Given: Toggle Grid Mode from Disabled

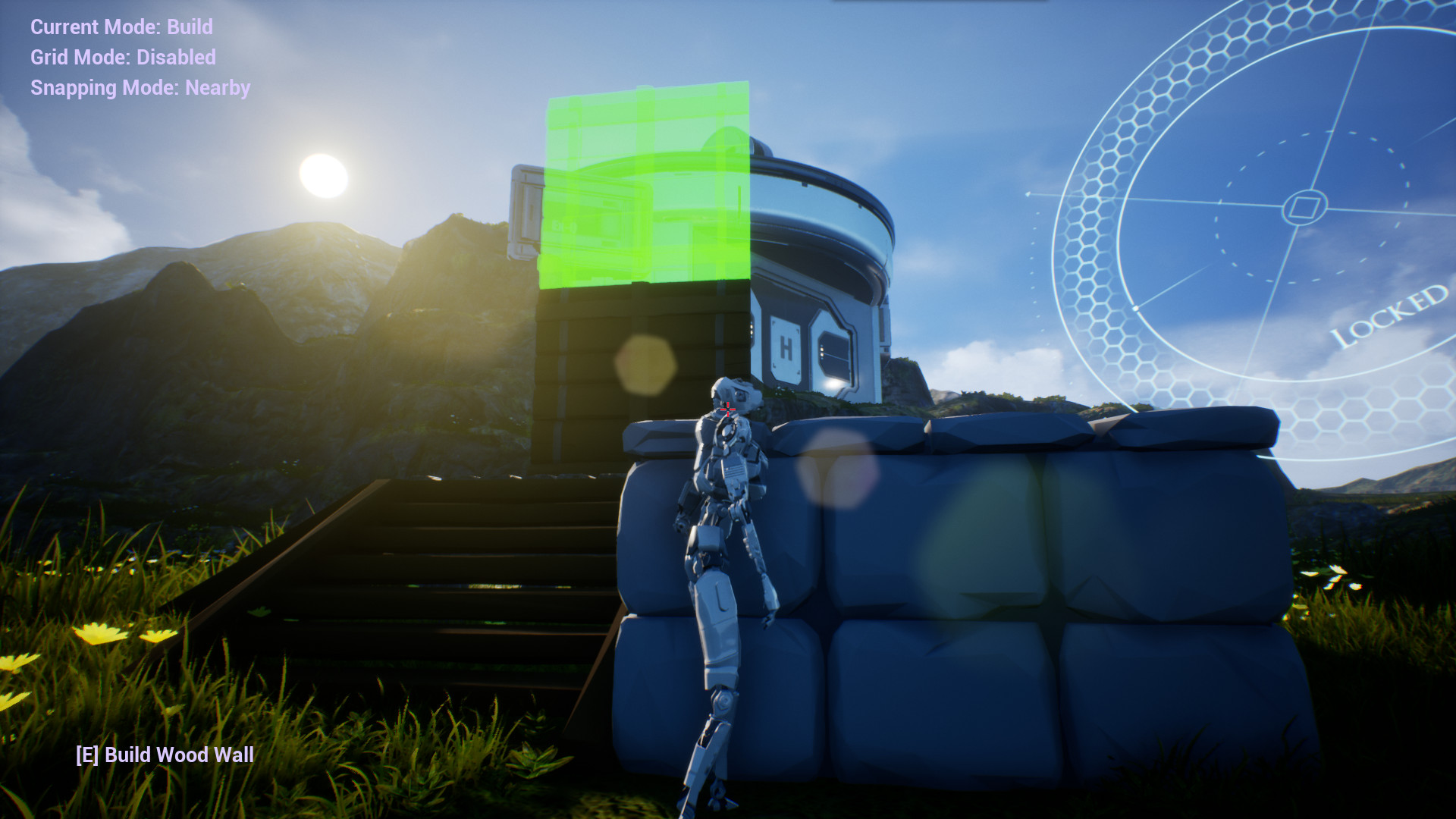Looking at the screenshot, I should [121, 57].
